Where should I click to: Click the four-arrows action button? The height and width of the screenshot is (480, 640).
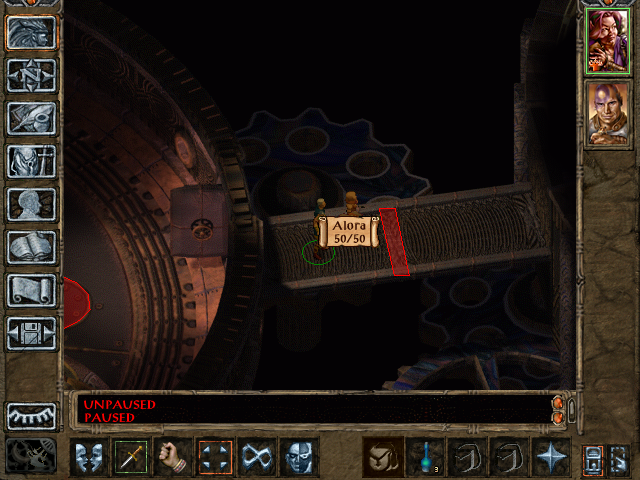click(x=214, y=457)
